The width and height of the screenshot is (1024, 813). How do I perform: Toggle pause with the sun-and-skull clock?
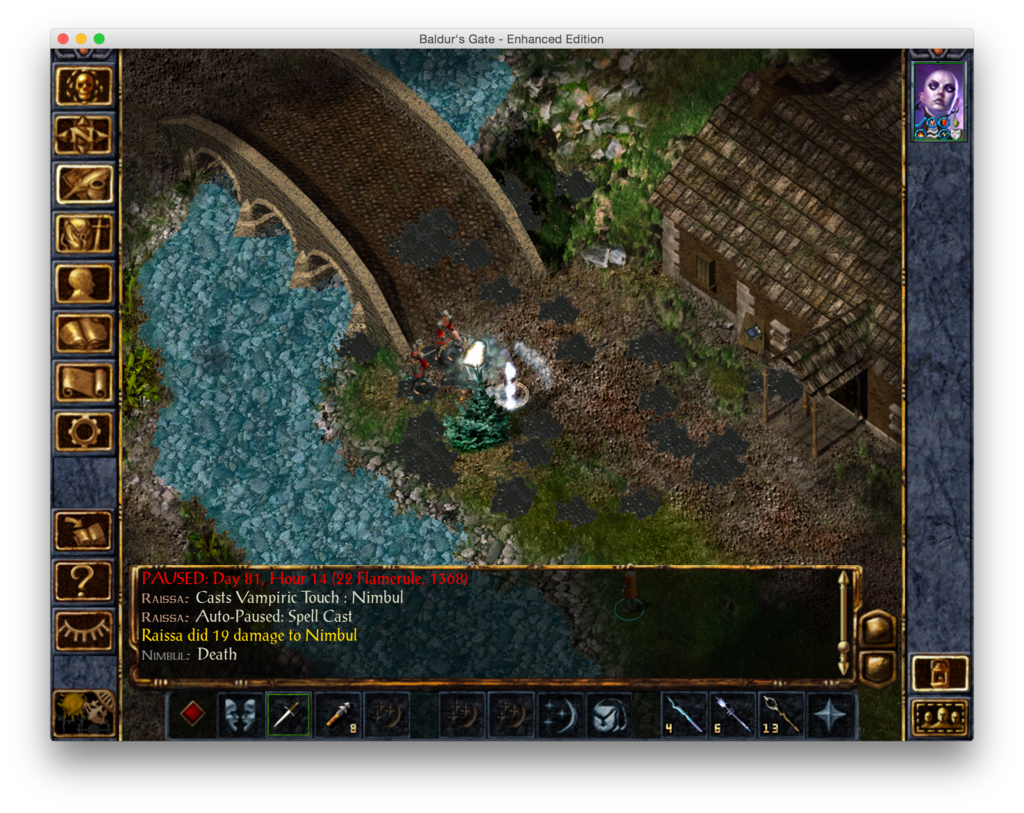[83, 713]
